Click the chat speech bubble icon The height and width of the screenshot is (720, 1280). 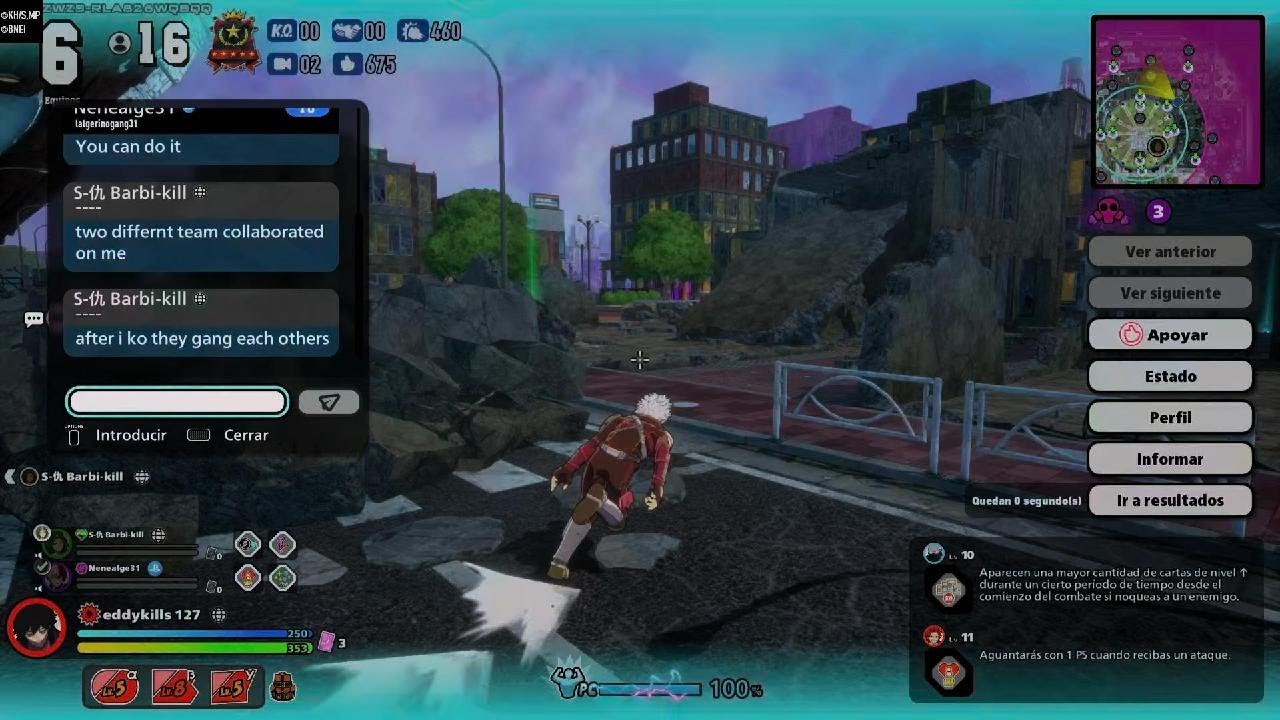click(34, 319)
